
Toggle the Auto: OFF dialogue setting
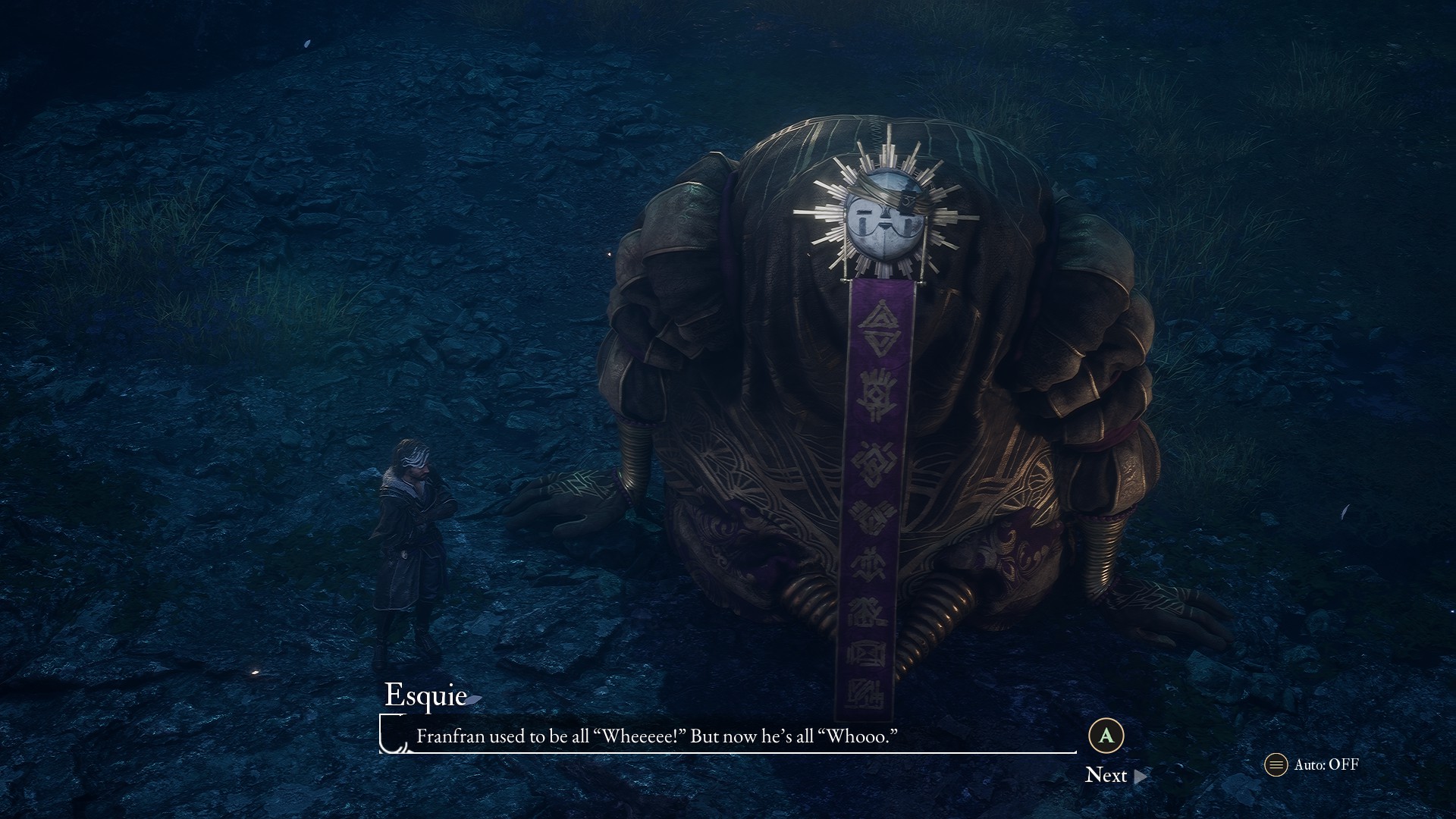point(1312,764)
